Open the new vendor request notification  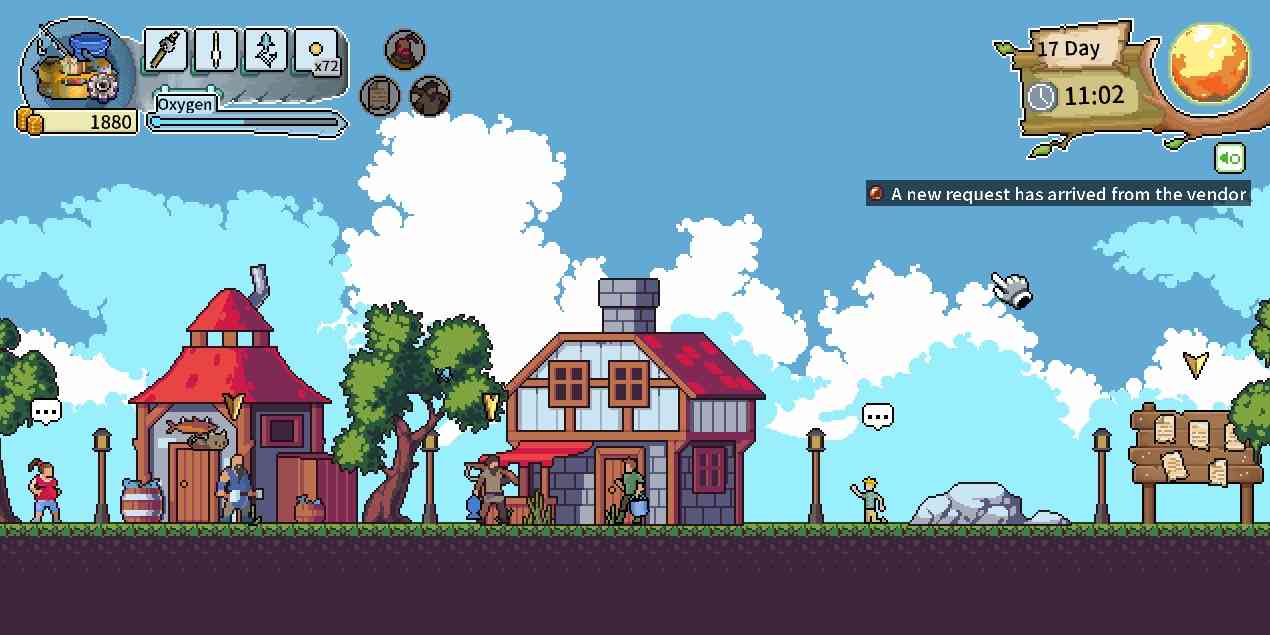(x=1058, y=194)
